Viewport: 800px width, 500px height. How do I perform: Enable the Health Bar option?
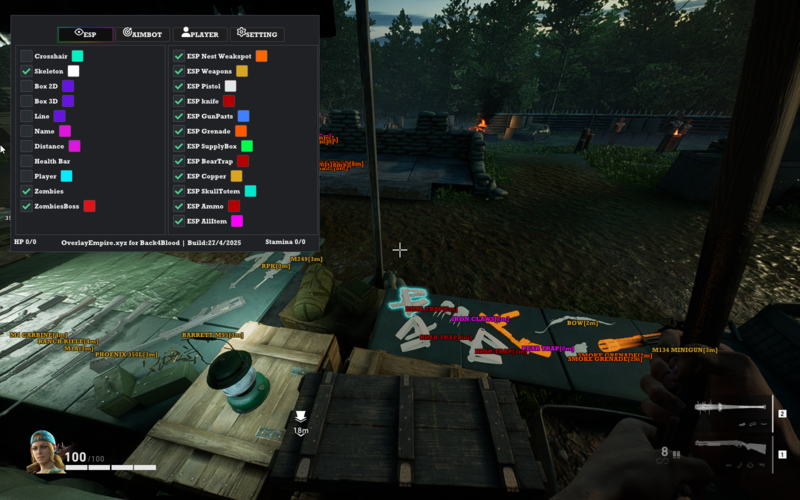(x=27, y=161)
